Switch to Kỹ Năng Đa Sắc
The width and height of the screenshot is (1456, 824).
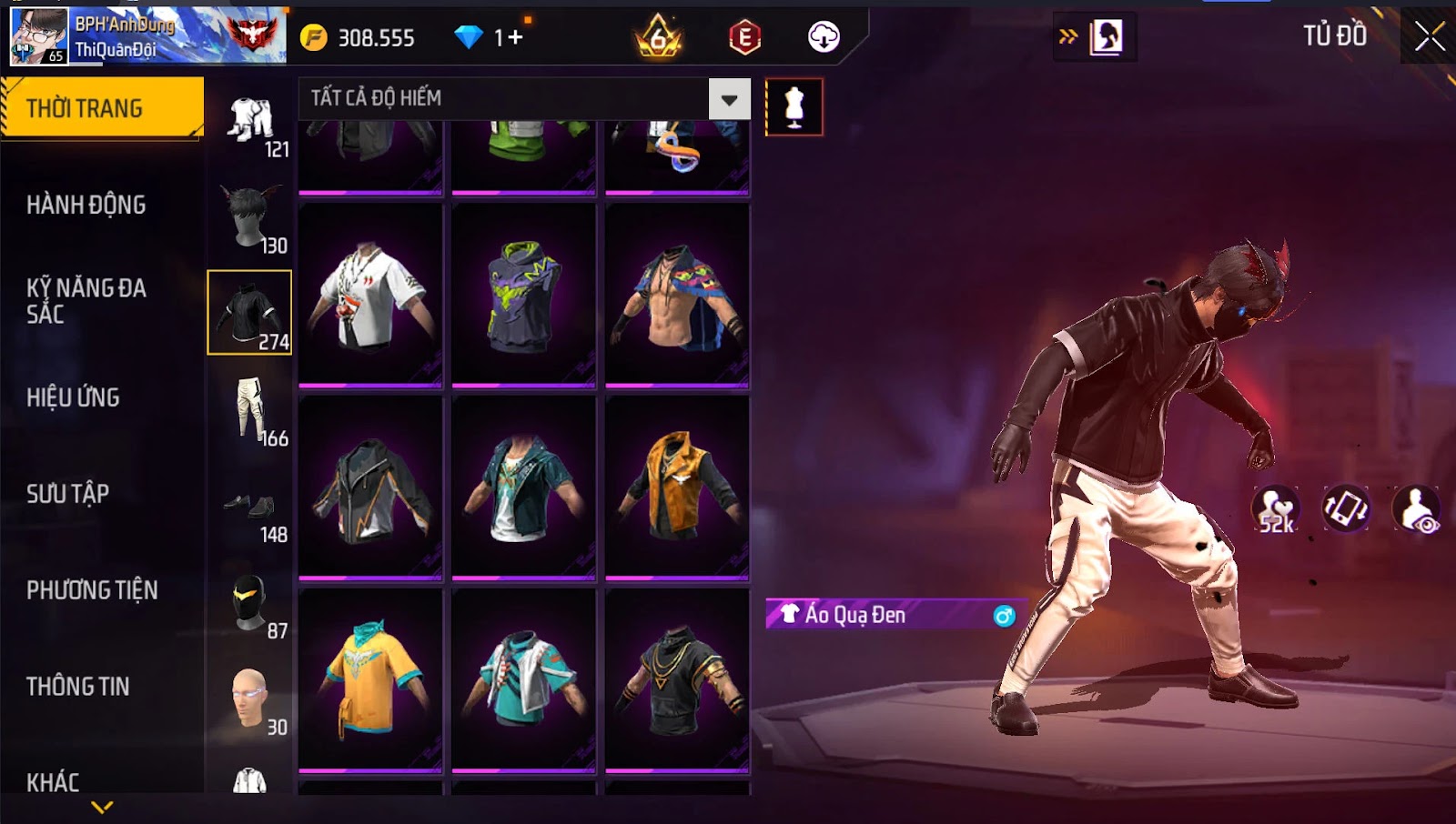pos(86,301)
